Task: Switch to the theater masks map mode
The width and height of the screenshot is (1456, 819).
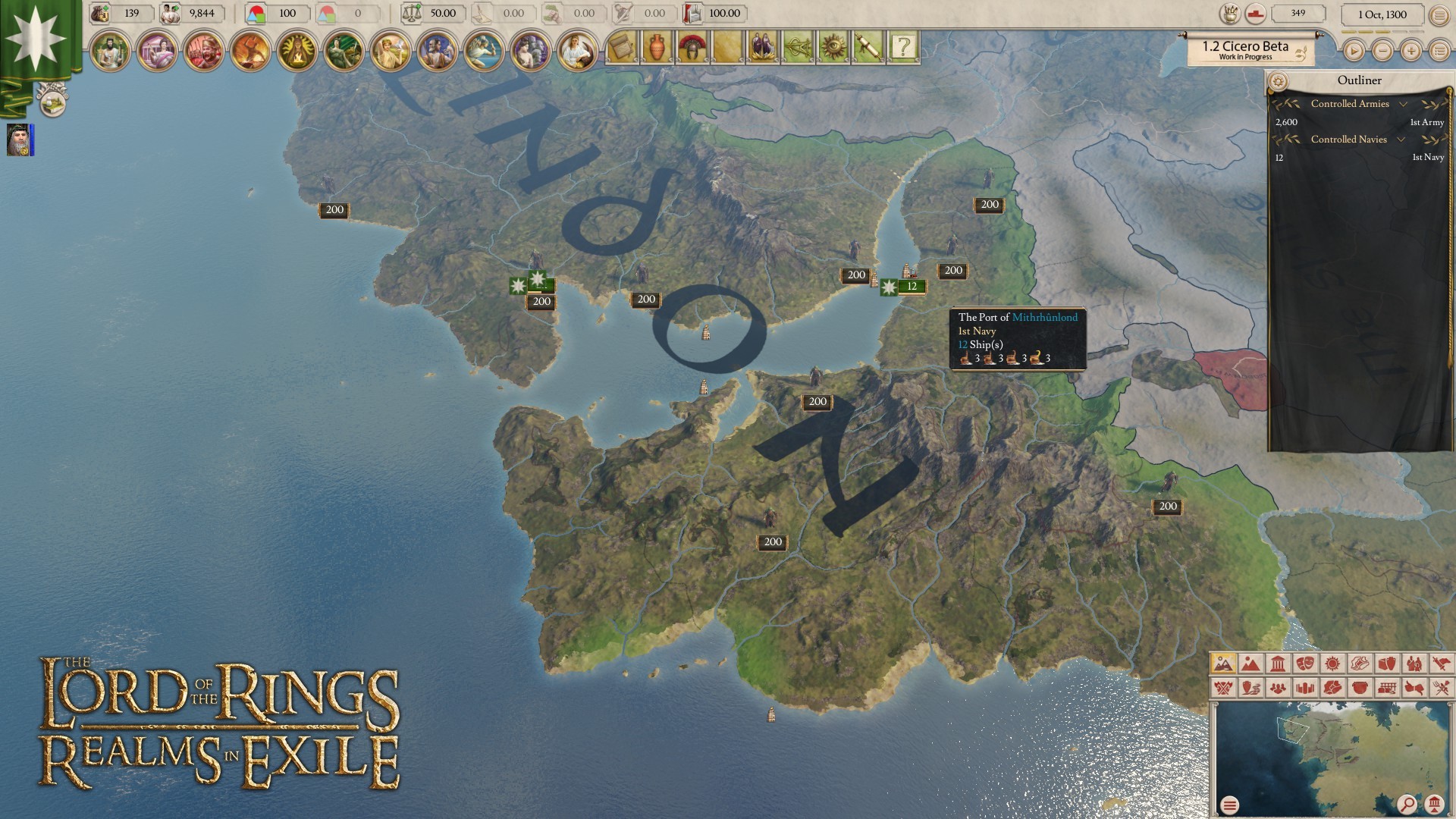Action: coord(1305,664)
